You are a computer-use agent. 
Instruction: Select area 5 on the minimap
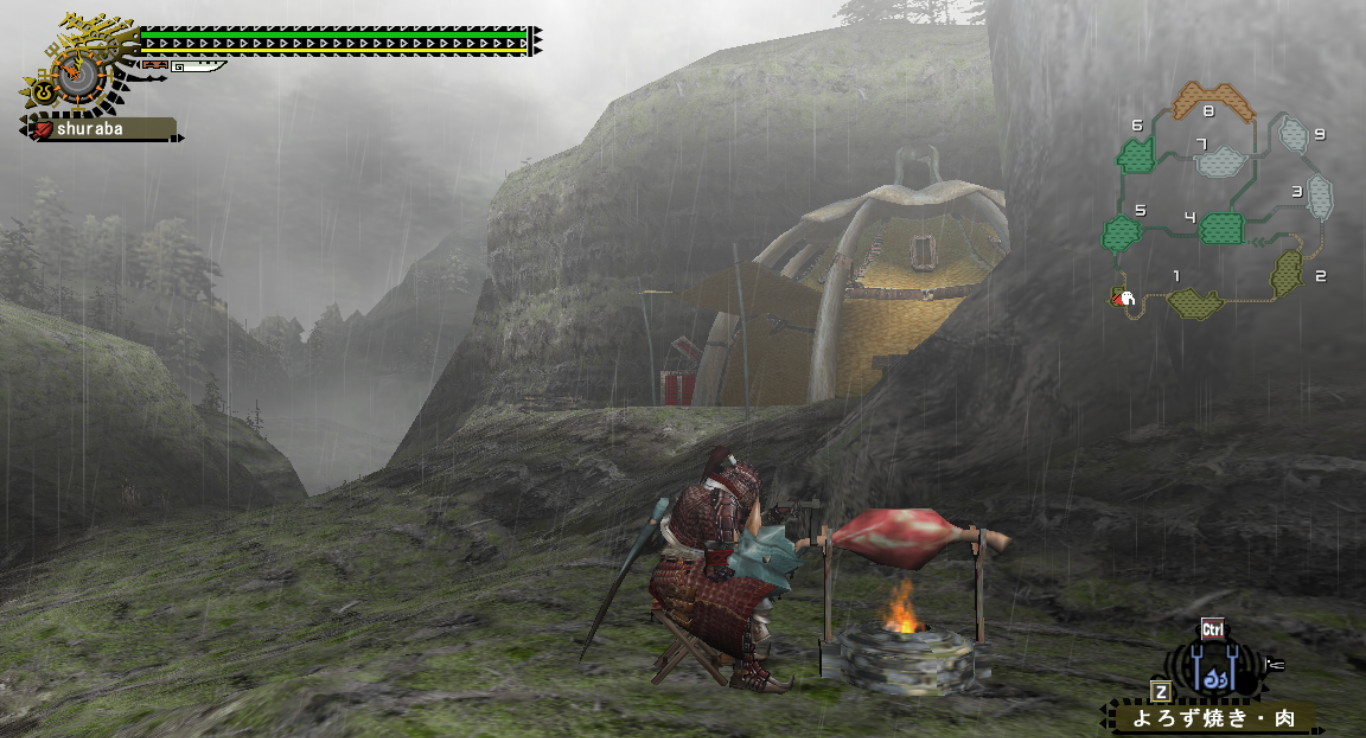1122,233
